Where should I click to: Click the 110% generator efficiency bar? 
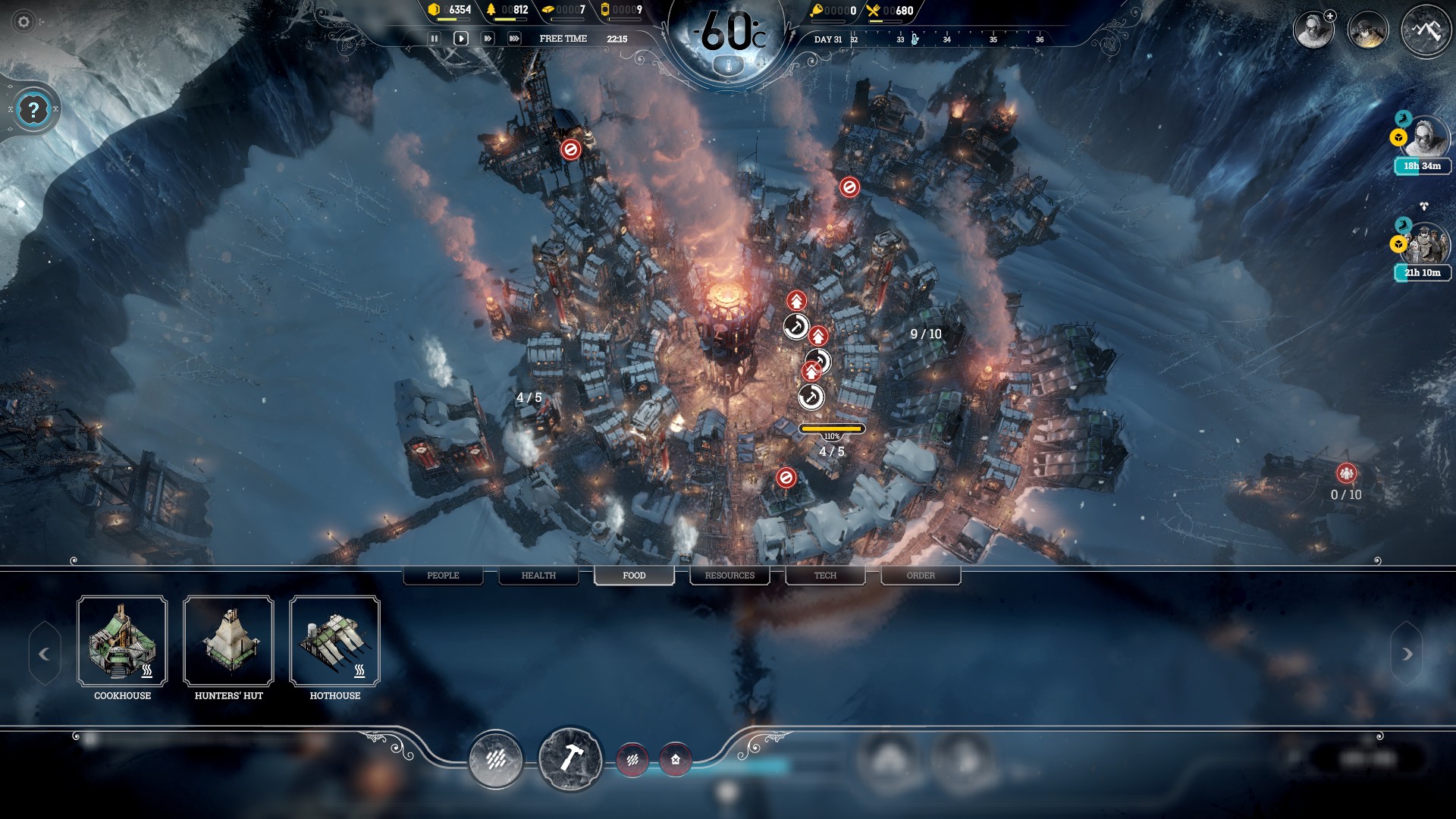point(832,430)
